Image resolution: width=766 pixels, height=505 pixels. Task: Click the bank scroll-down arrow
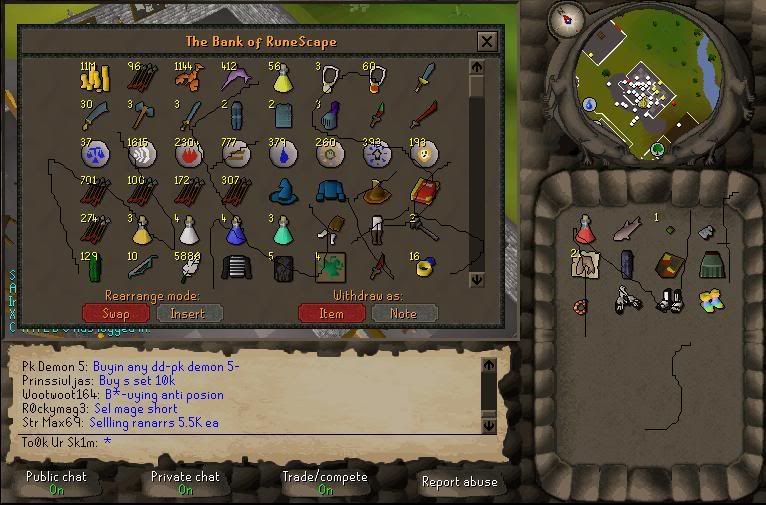coord(476,279)
